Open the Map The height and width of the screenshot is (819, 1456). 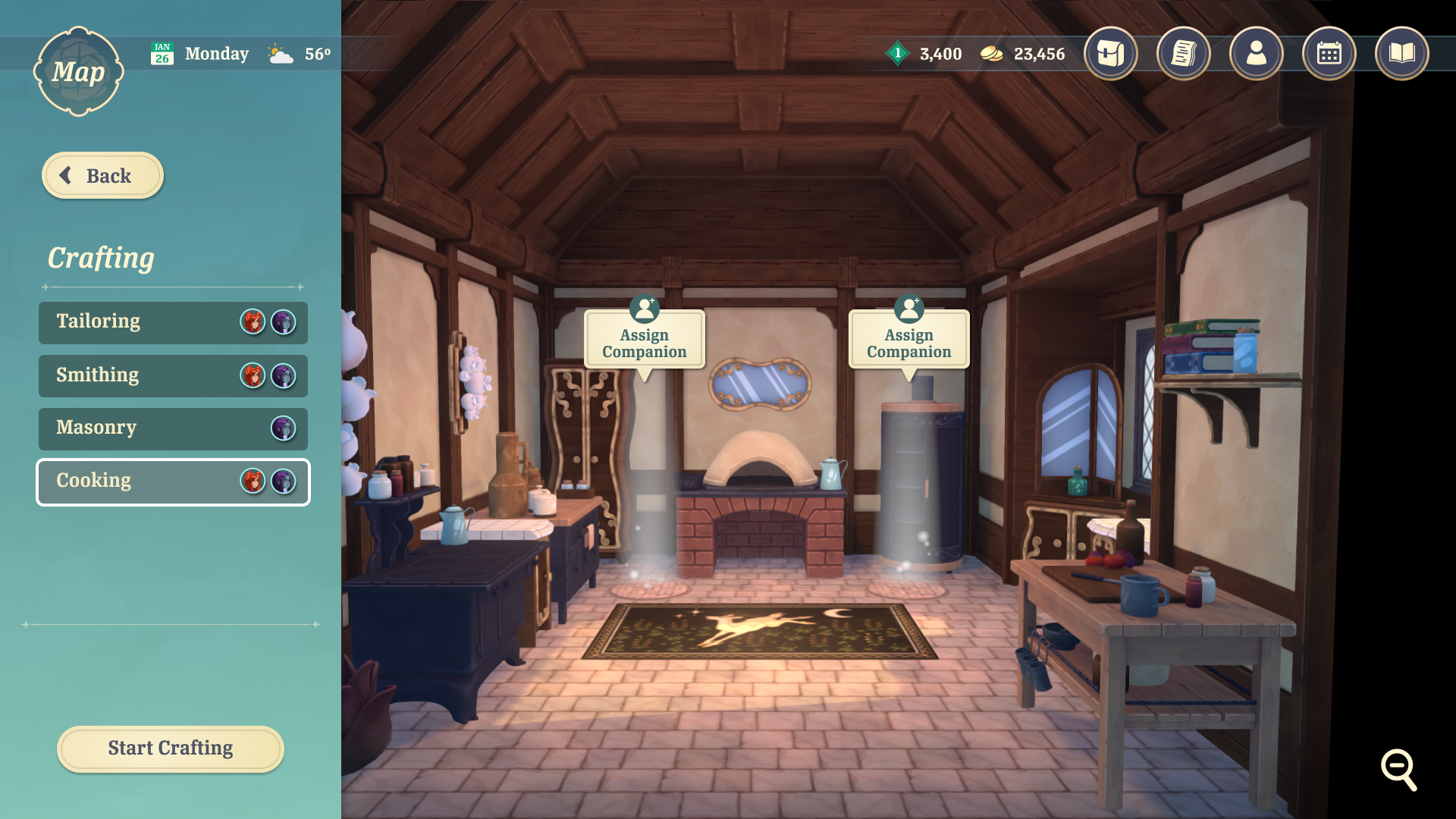(x=78, y=72)
